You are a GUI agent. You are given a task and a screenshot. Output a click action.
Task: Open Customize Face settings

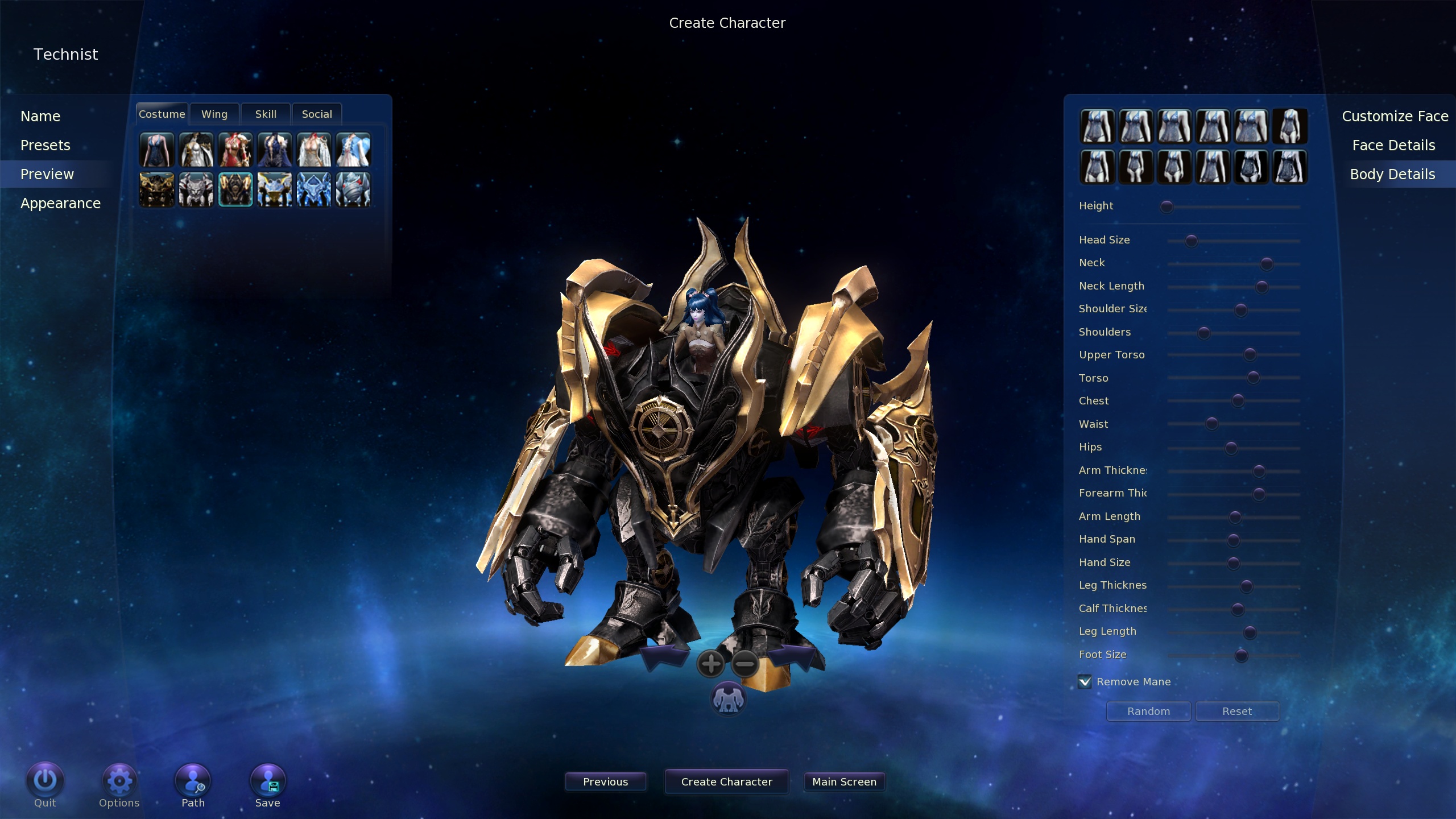pyautogui.click(x=1395, y=117)
